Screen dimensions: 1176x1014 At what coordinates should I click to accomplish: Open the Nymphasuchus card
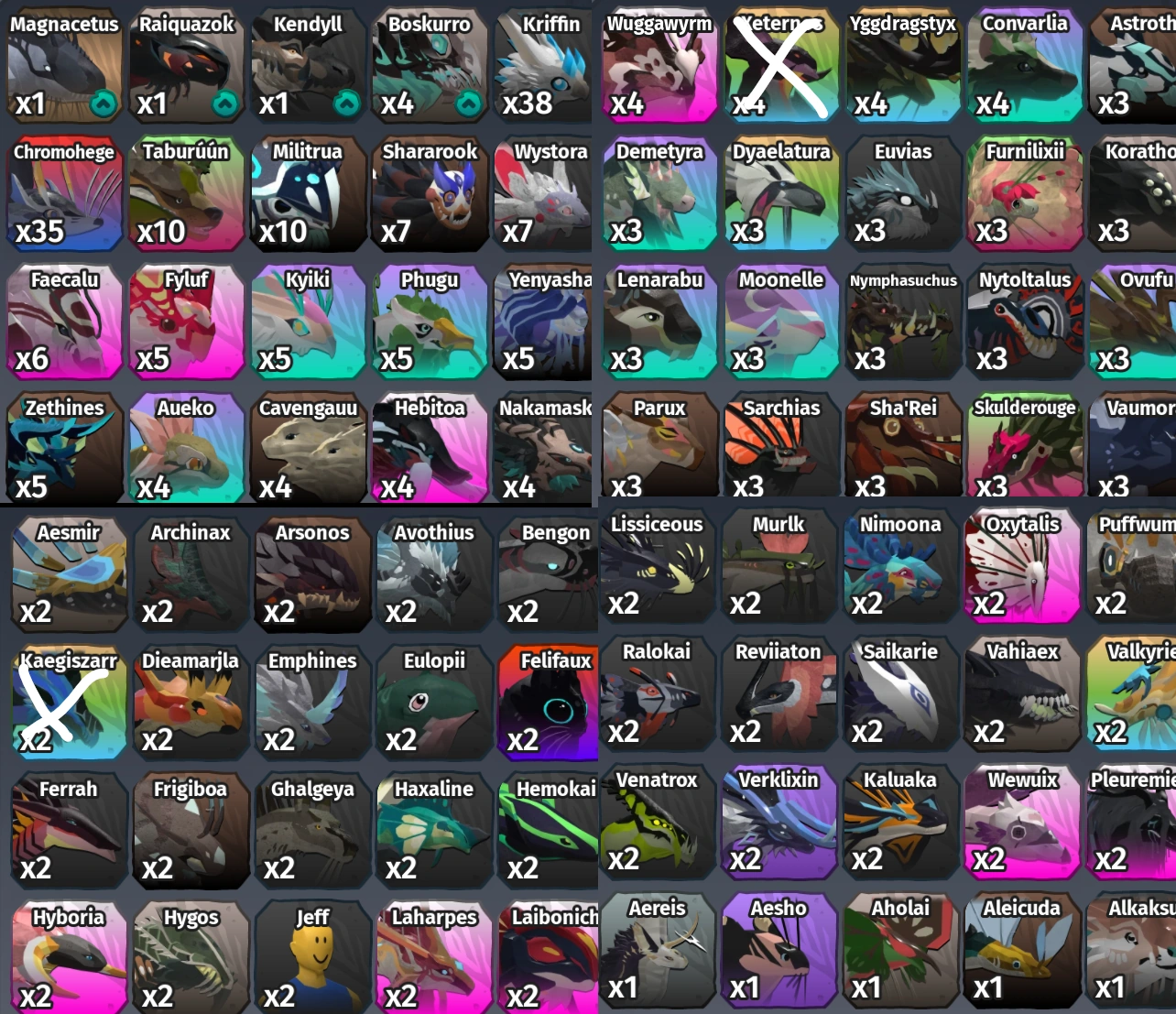(902, 321)
